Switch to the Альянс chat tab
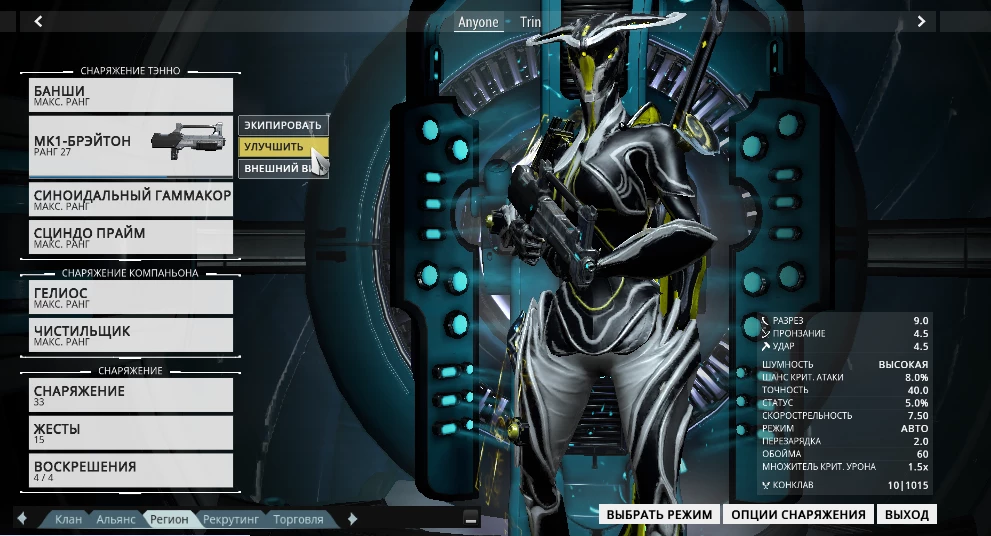The width and height of the screenshot is (991, 536). tap(116, 520)
